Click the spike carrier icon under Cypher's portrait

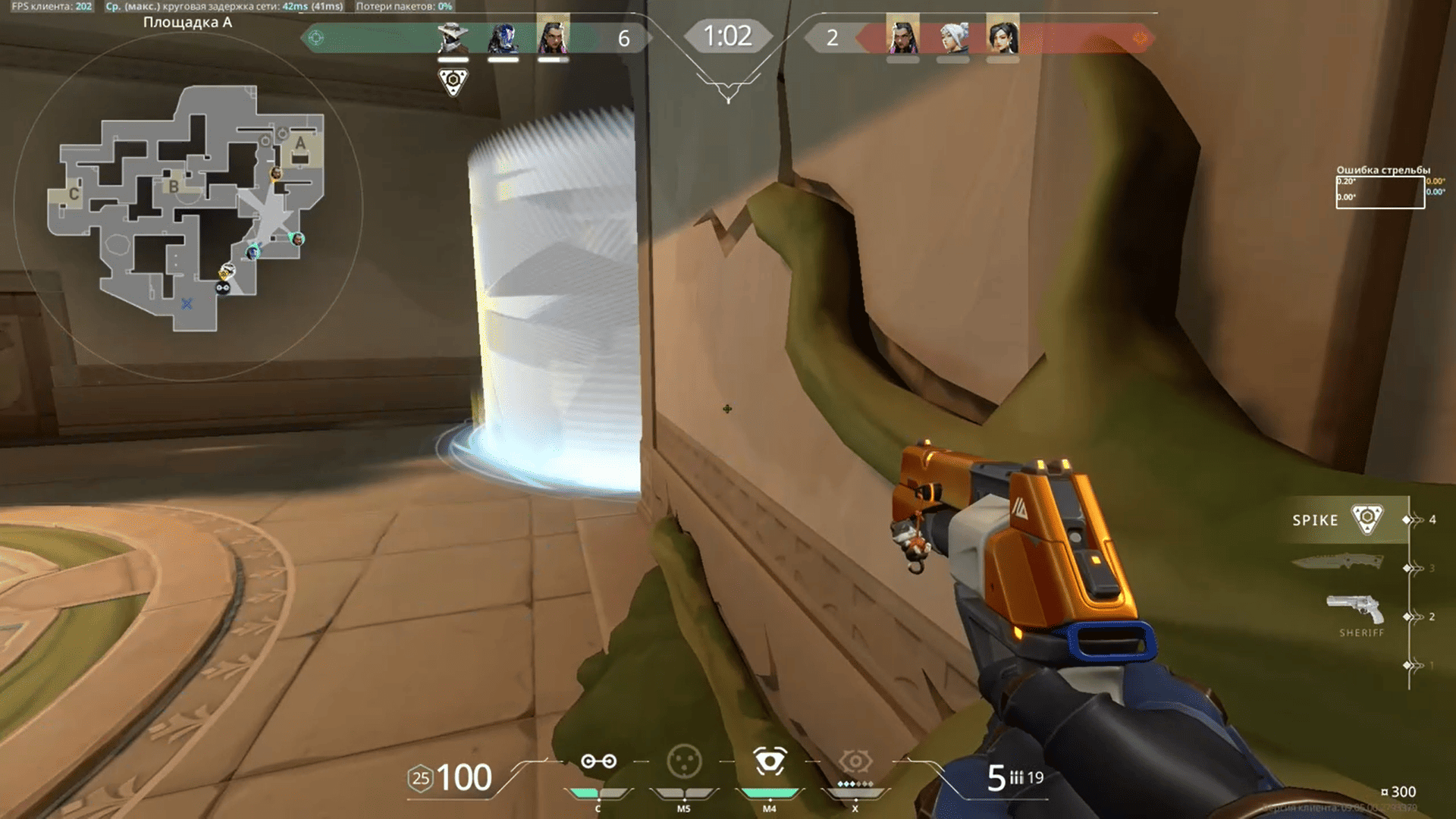pyautogui.click(x=453, y=80)
